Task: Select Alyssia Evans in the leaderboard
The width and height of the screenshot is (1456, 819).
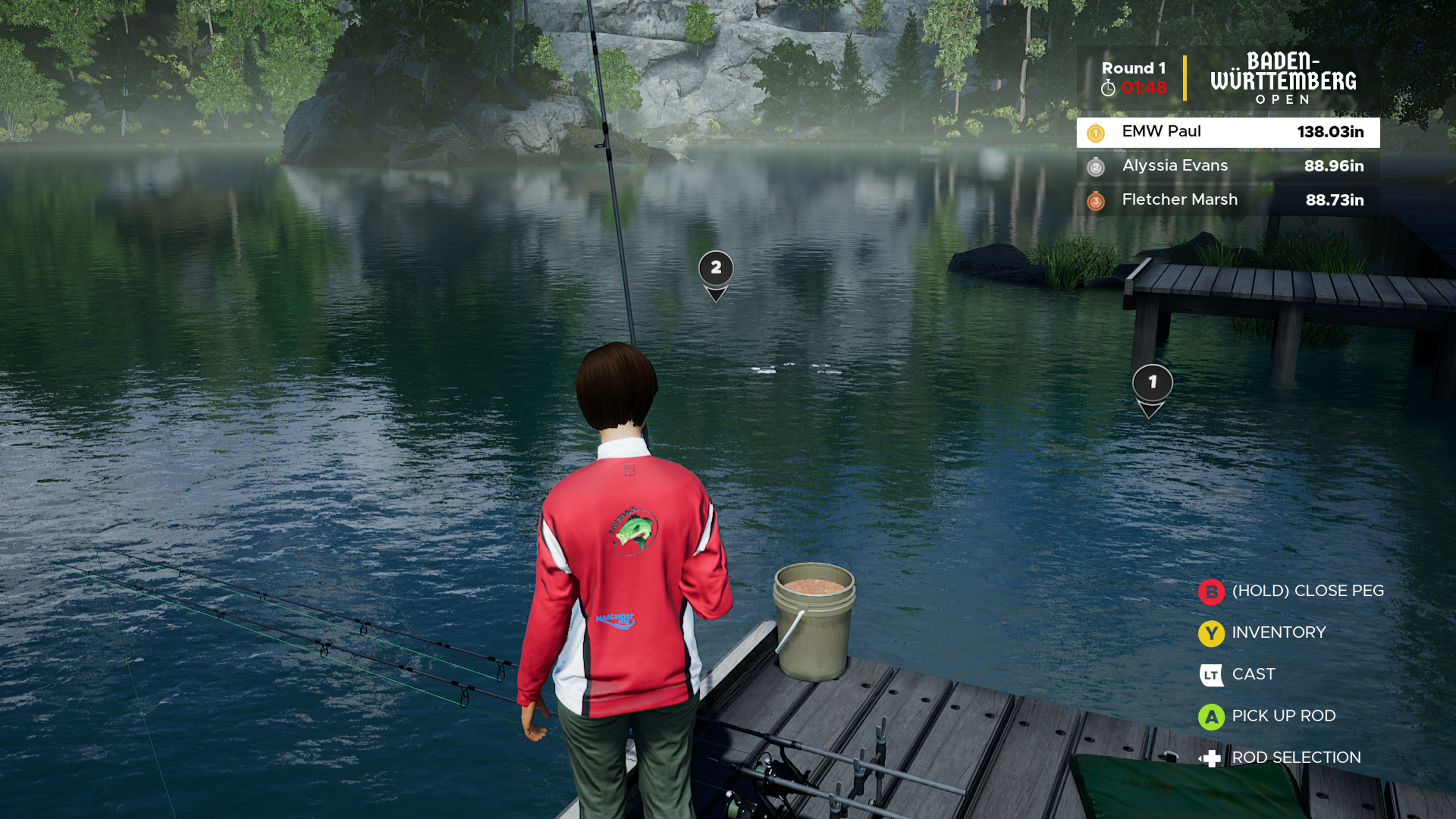Action: pos(1227,166)
